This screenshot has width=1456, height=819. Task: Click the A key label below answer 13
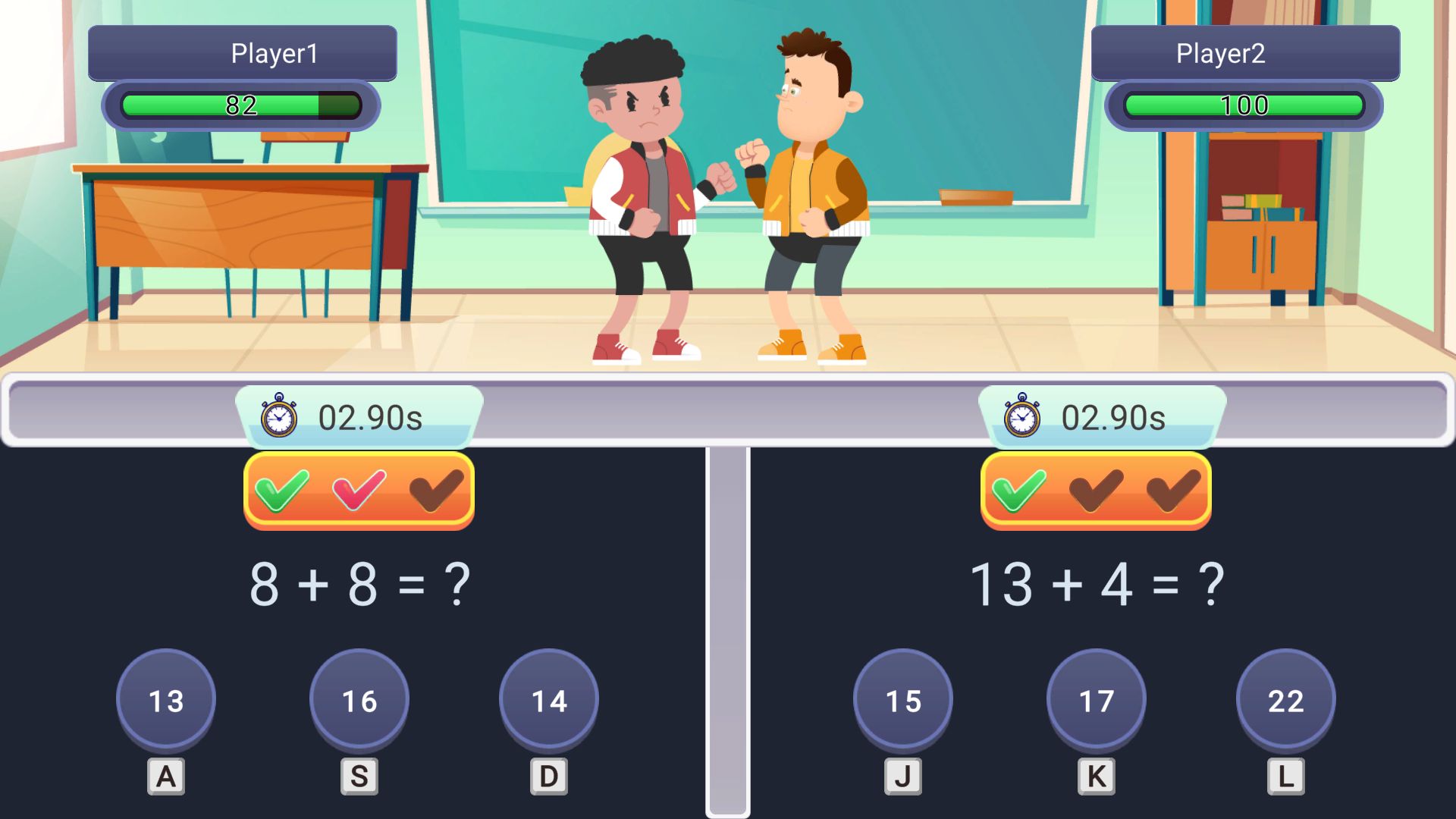pyautogui.click(x=165, y=776)
